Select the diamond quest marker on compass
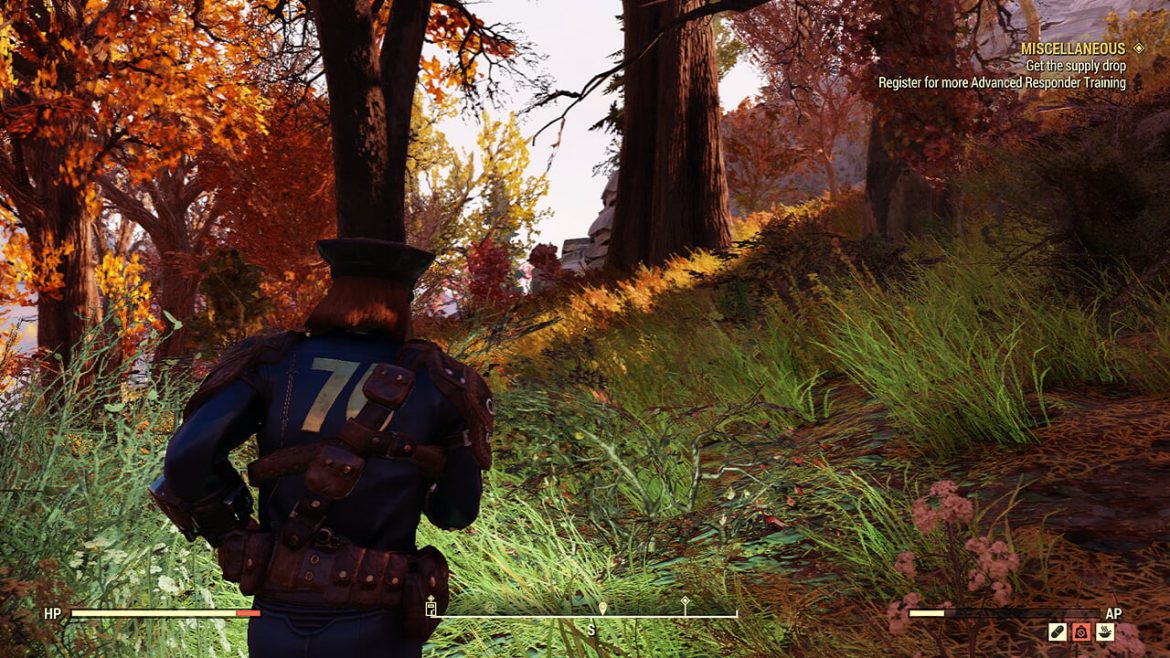The height and width of the screenshot is (658, 1170). tap(685, 603)
